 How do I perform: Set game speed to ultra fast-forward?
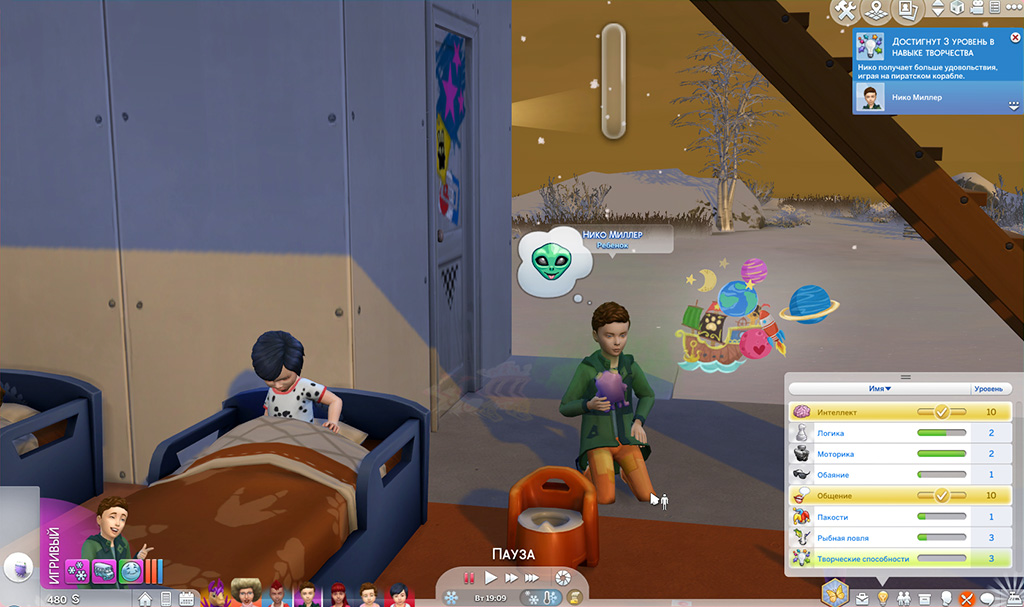point(535,578)
